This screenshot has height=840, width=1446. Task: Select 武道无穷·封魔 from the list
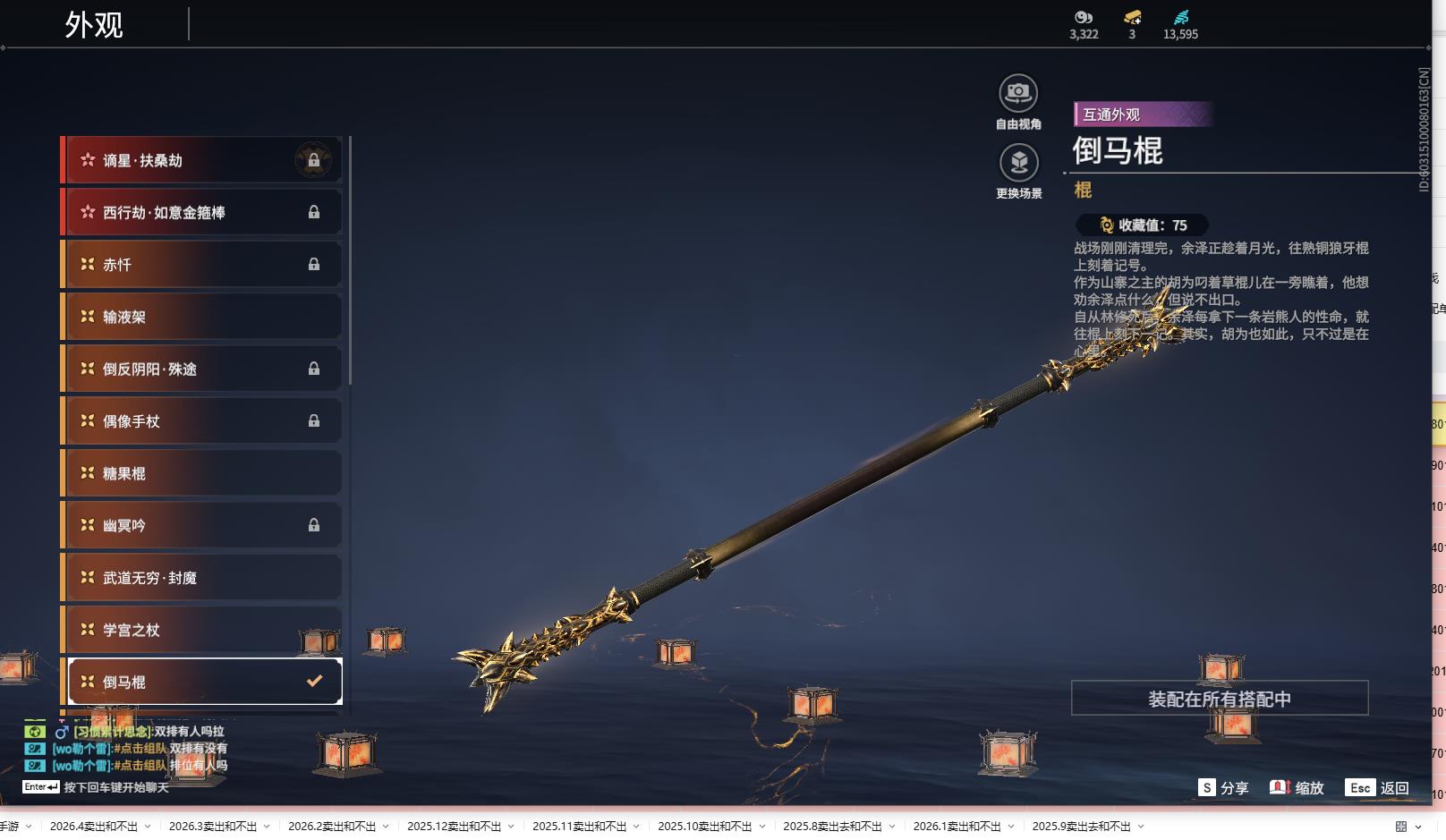201,578
